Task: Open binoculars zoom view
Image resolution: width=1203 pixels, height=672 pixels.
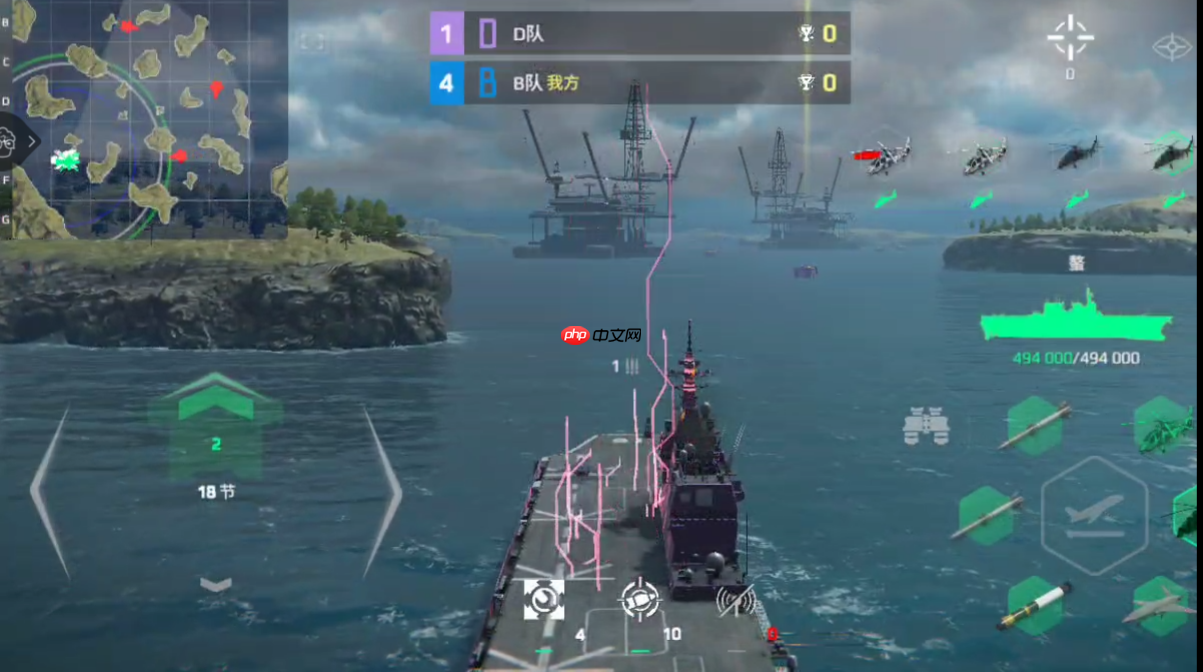Action: (926, 427)
